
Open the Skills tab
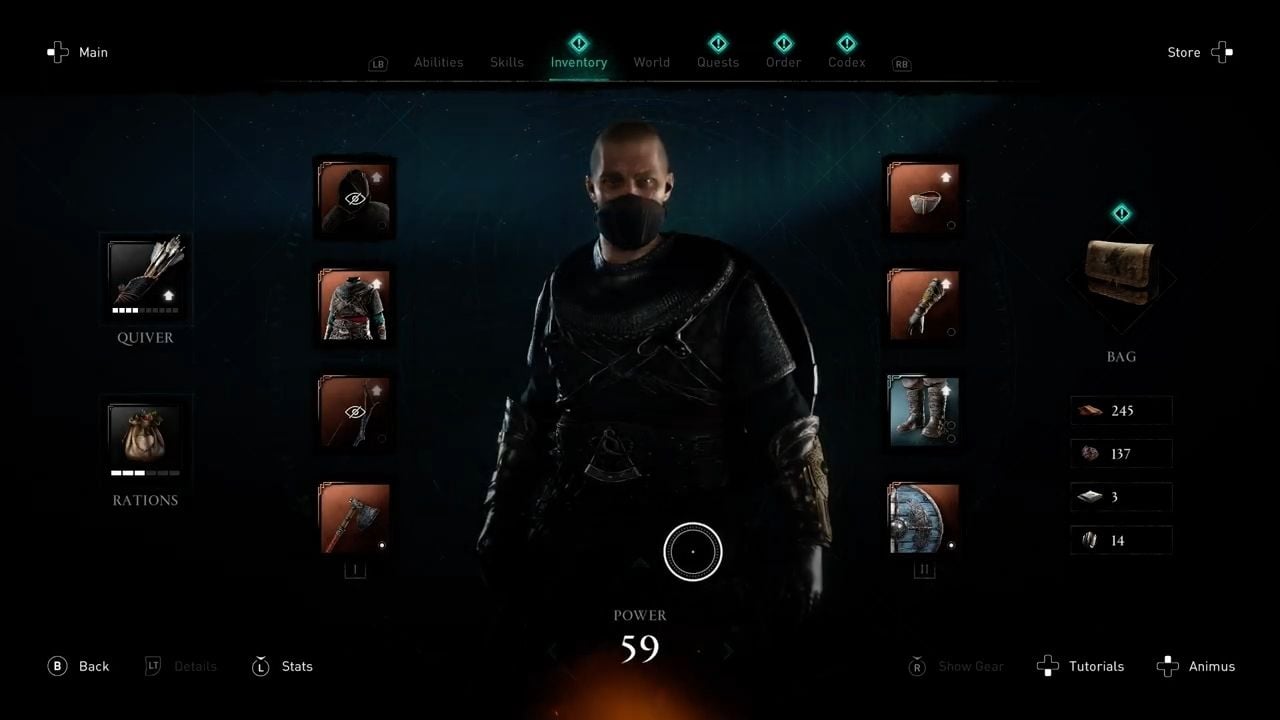(x=506, y=62)
